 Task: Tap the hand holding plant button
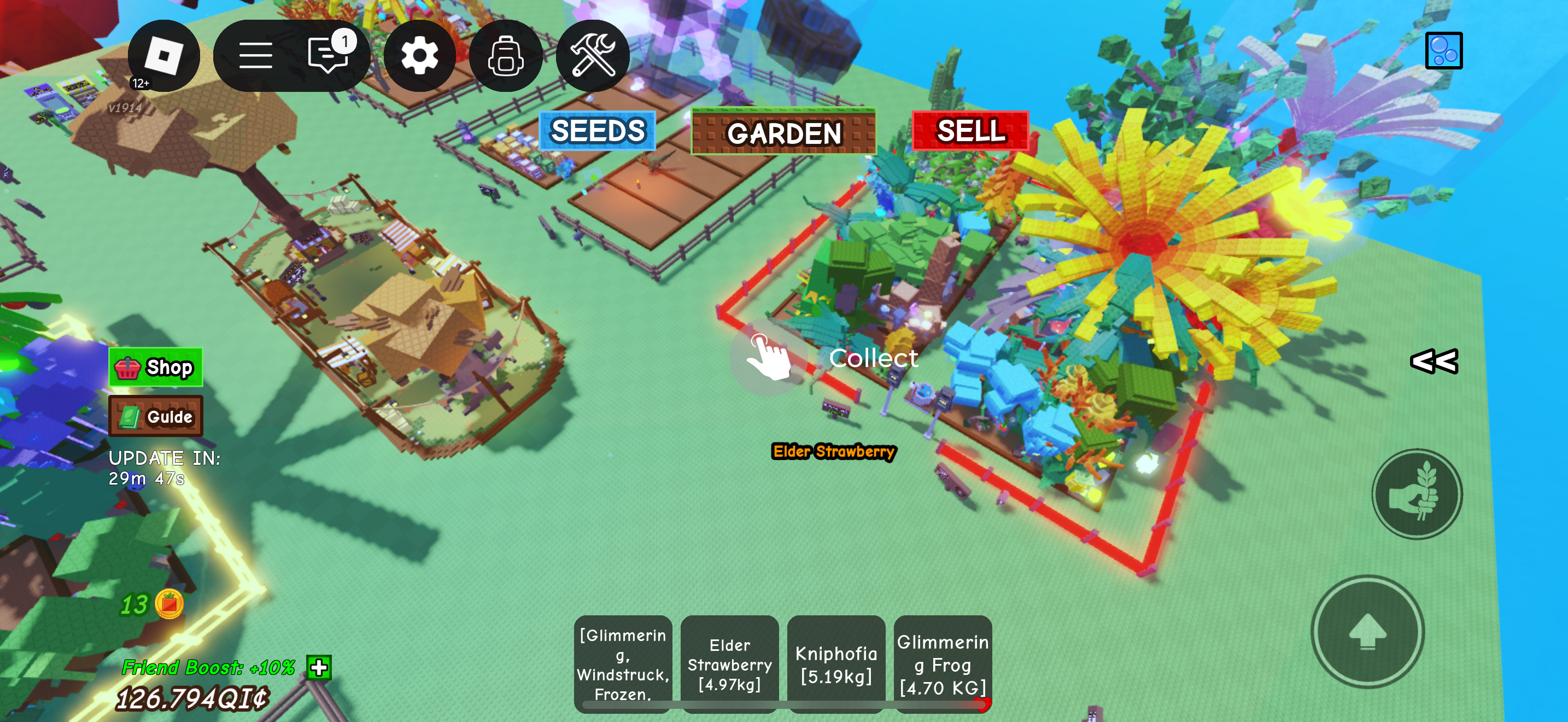click(x=1417, y=494)
